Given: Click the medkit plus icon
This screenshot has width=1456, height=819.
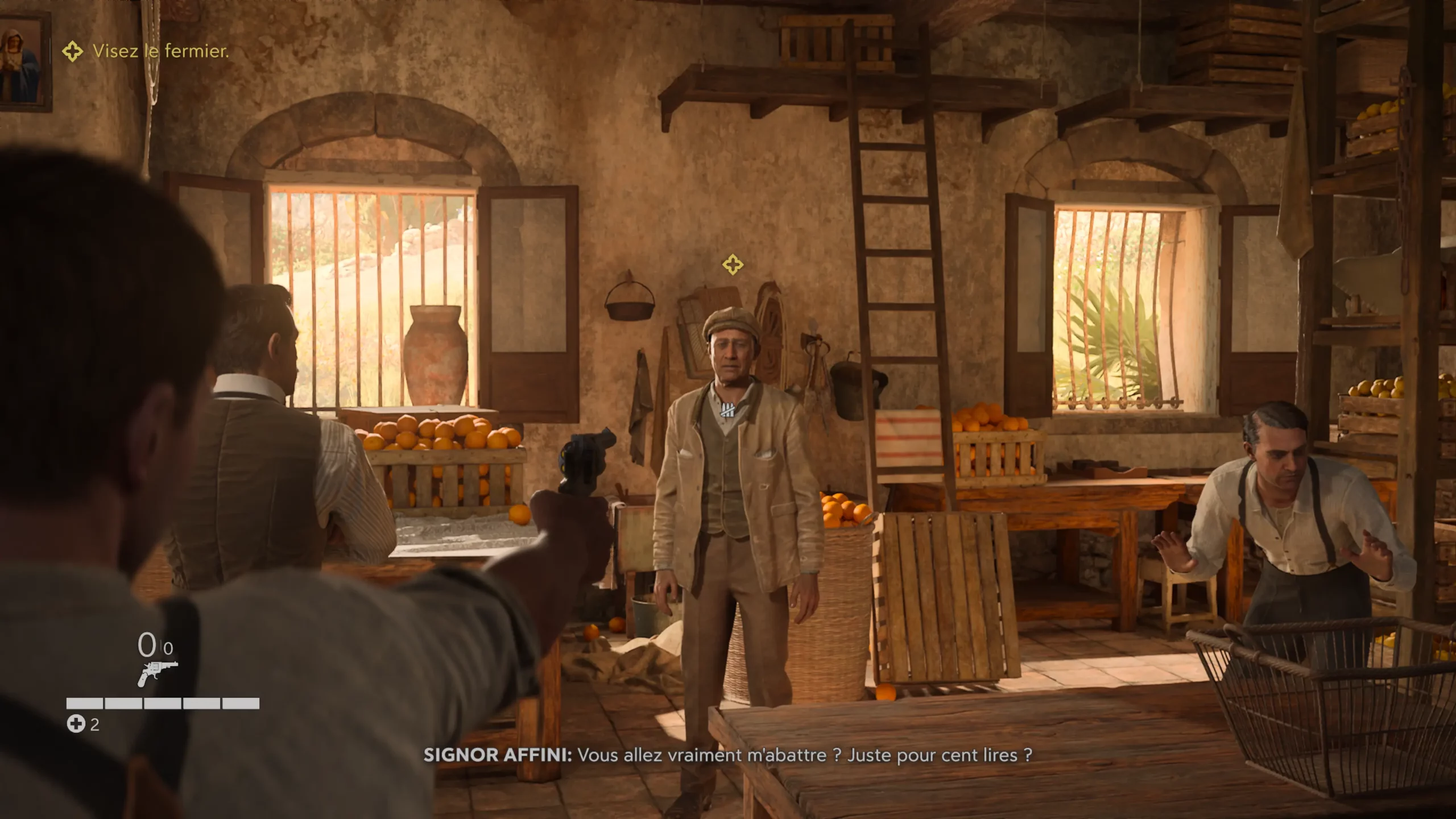Looking at the screenshot, I should pos(76,724).
